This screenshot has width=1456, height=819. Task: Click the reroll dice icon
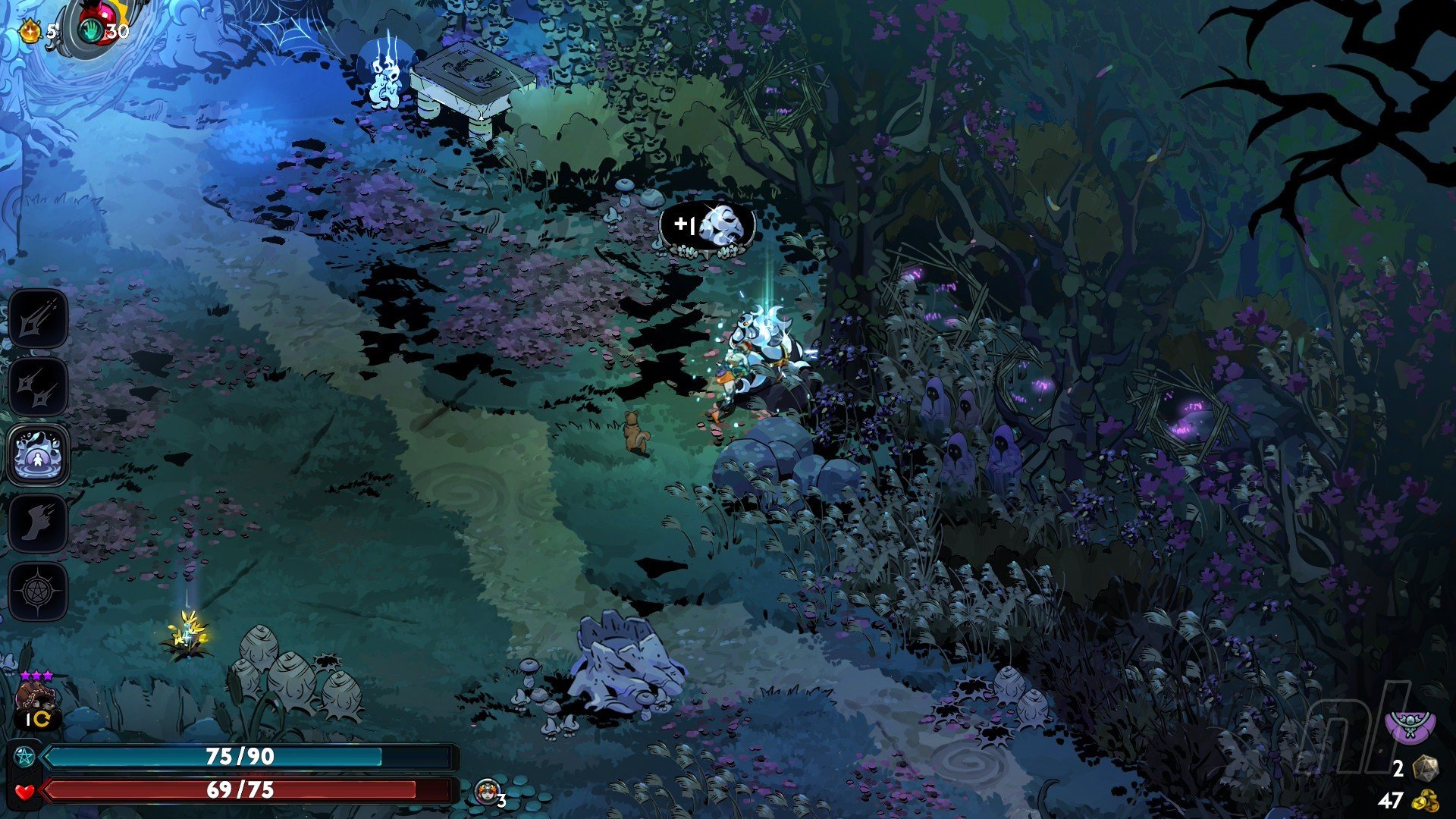(x=1426, y=769)
